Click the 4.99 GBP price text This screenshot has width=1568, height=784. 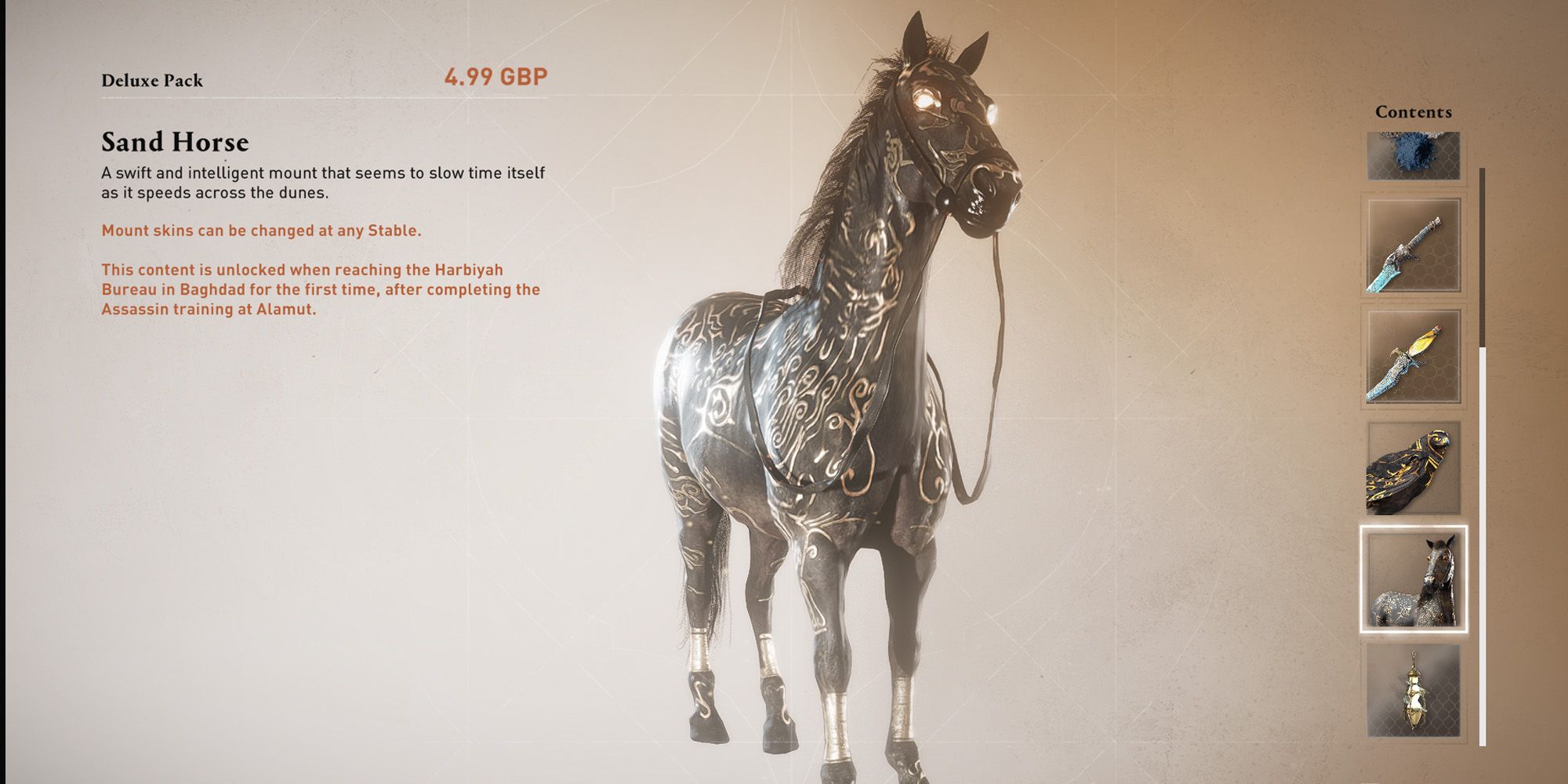coord(497,77)
